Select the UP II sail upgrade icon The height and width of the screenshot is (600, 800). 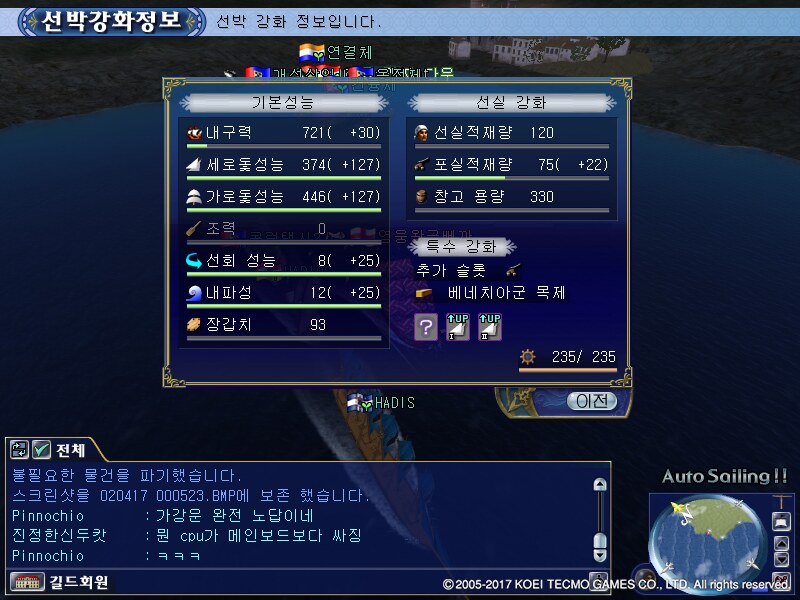point(490,326)
